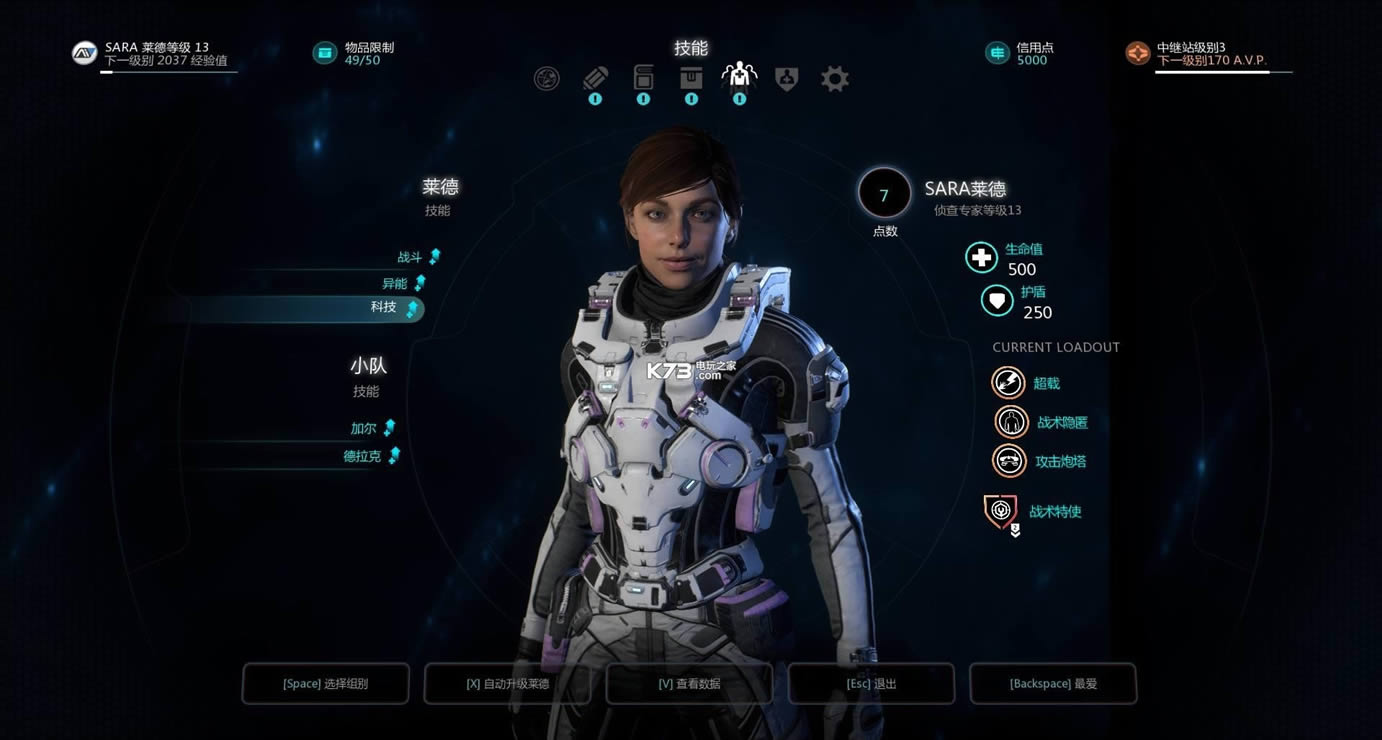Select the 攻击炮塔 assault turret icon
The image size is (1382, 740).
(1009, 461)
